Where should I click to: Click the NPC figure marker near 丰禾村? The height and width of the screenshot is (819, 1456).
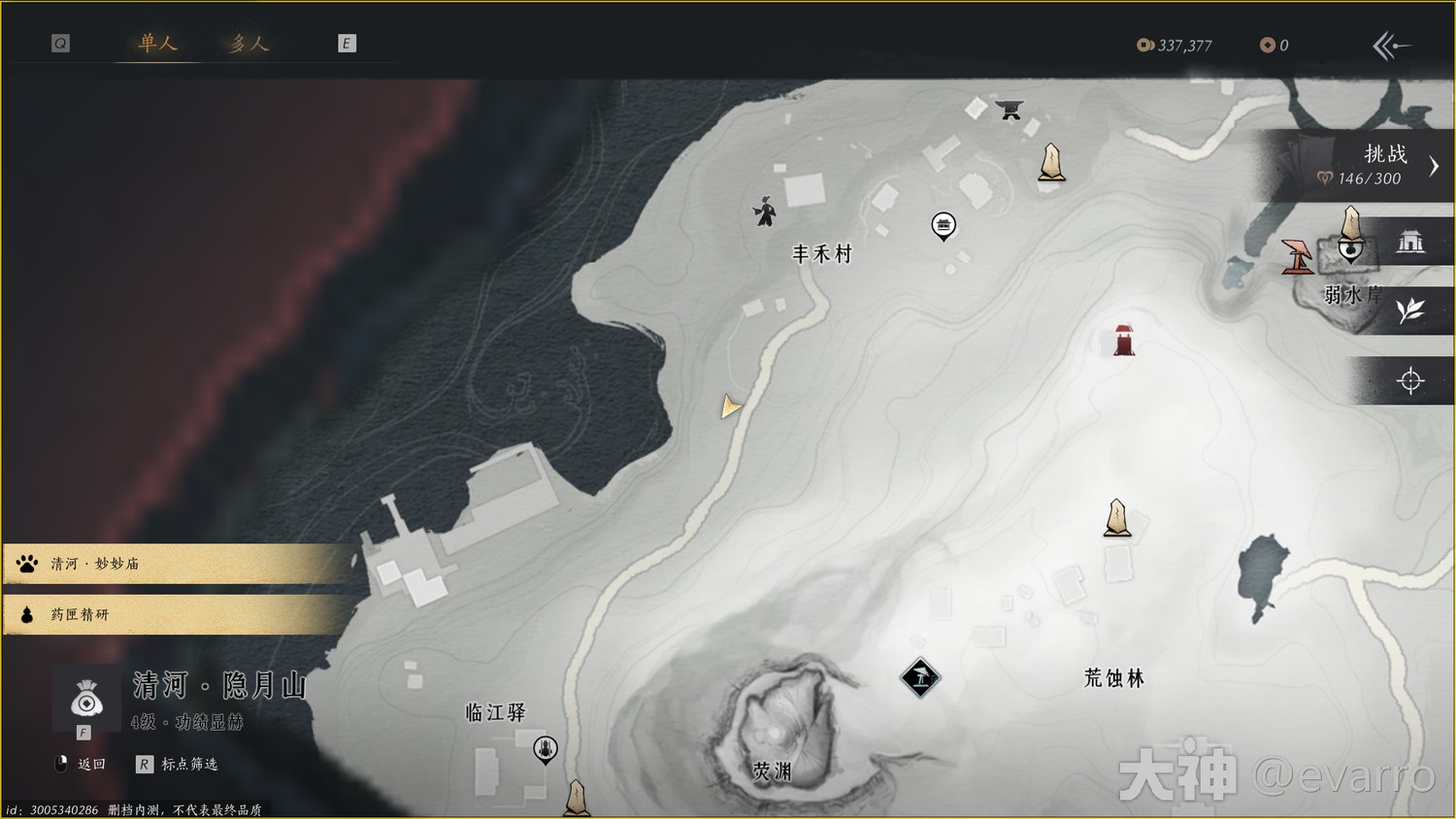tap(766, 212)
